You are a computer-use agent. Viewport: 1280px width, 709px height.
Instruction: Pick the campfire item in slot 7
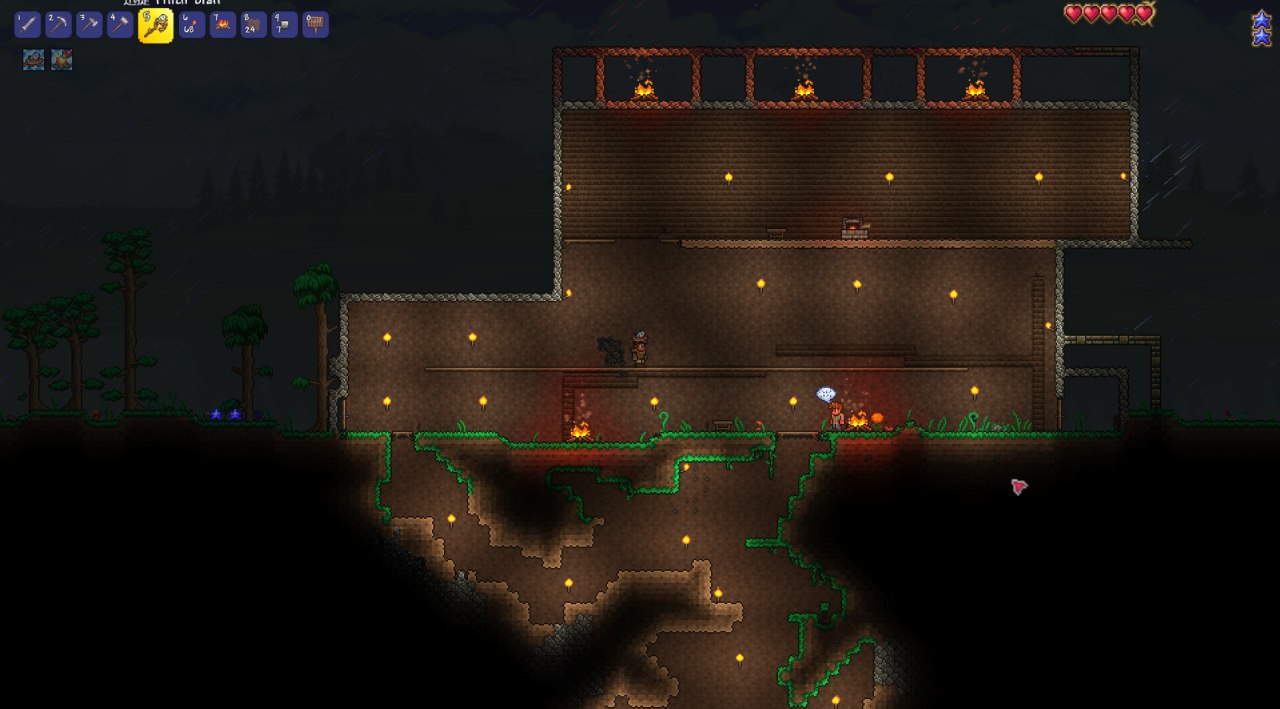(x=223, y=25)
